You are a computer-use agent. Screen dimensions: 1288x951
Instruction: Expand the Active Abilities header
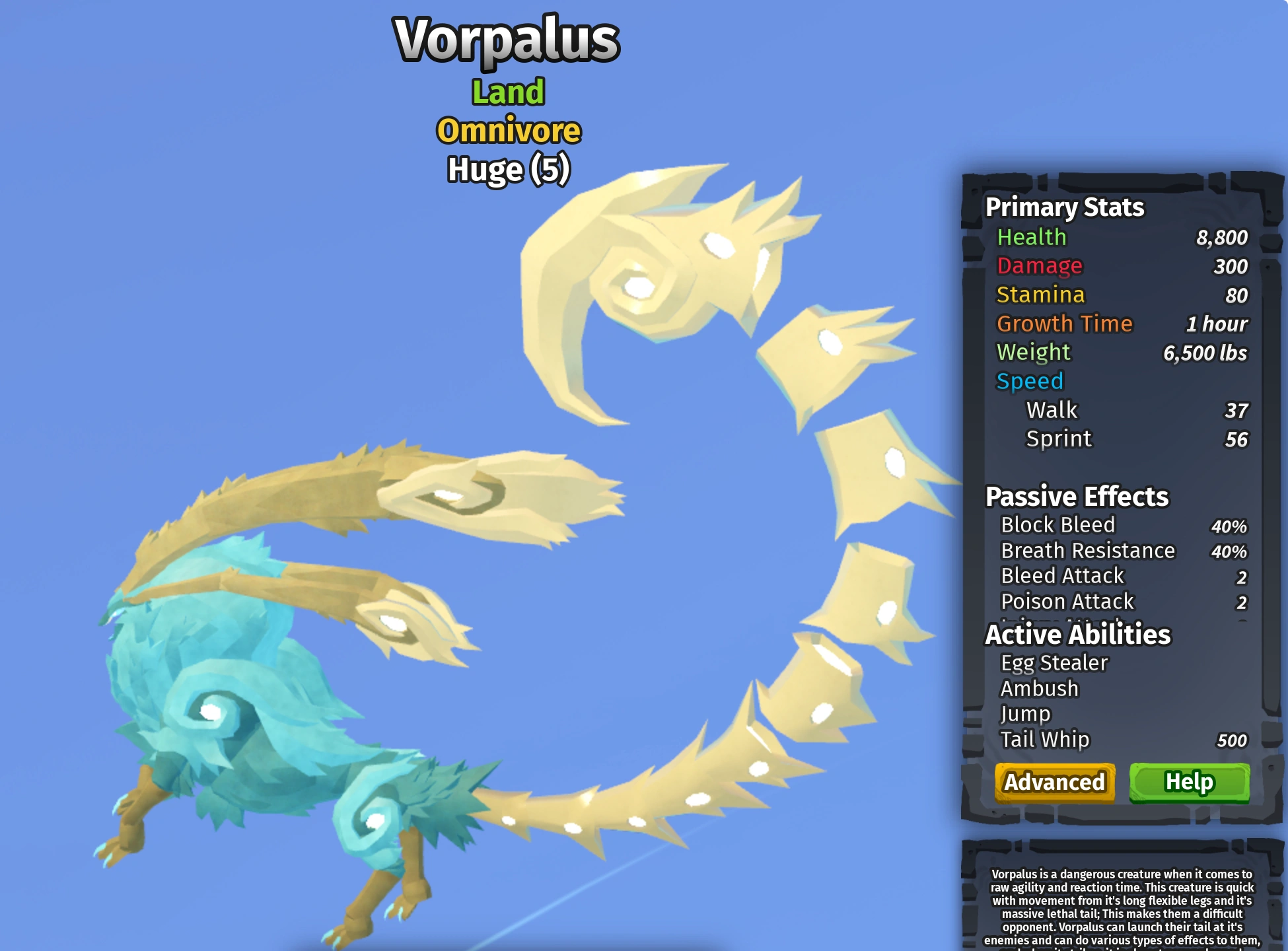(x=1077, y=635)
